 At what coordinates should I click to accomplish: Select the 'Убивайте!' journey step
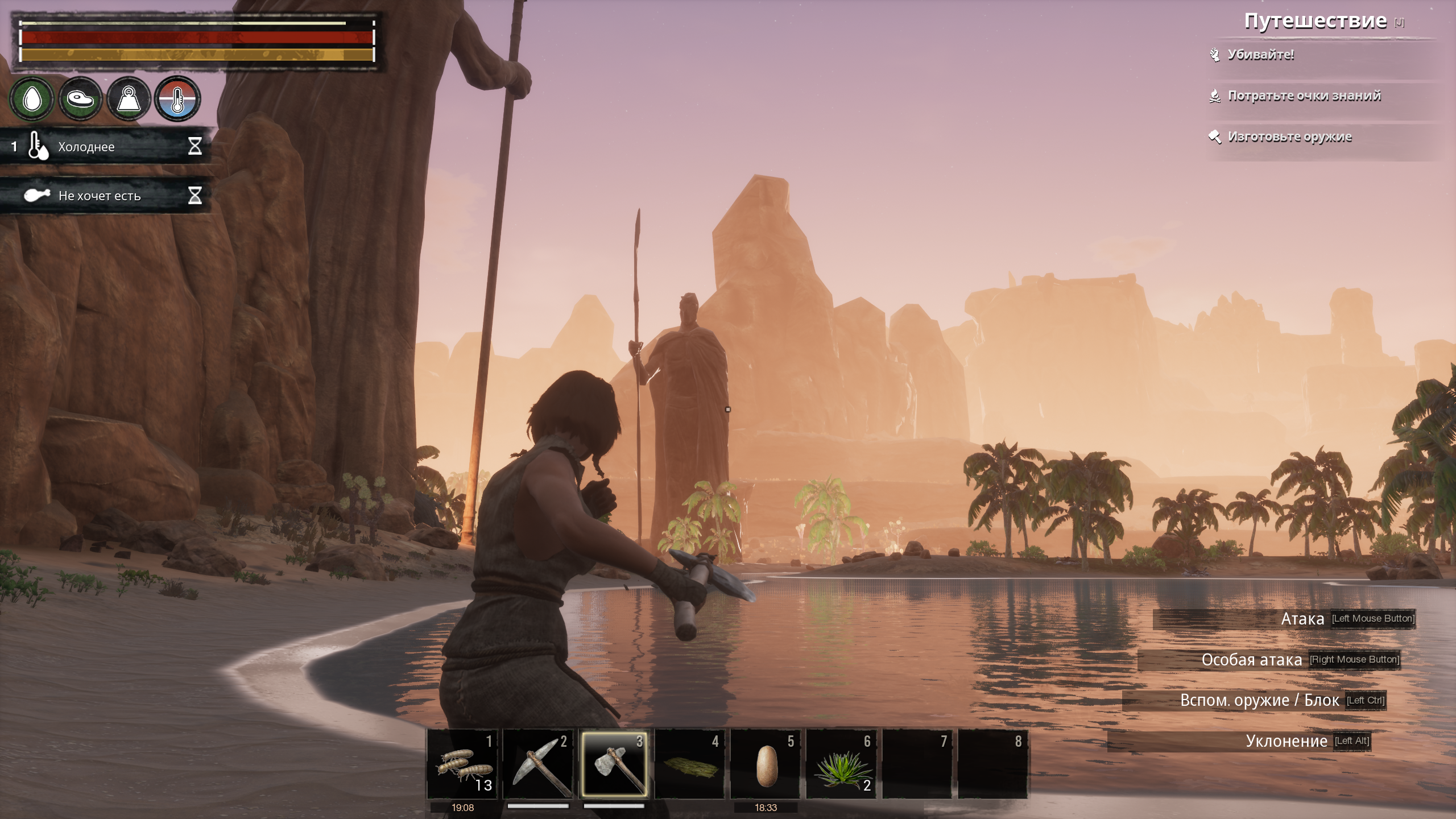pos(1260,55)
